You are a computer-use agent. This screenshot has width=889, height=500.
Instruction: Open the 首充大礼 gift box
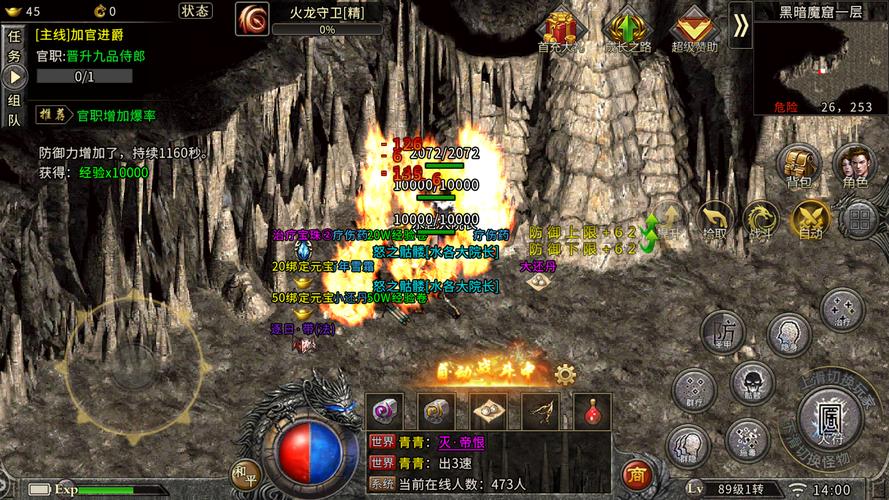coord(560,28)
